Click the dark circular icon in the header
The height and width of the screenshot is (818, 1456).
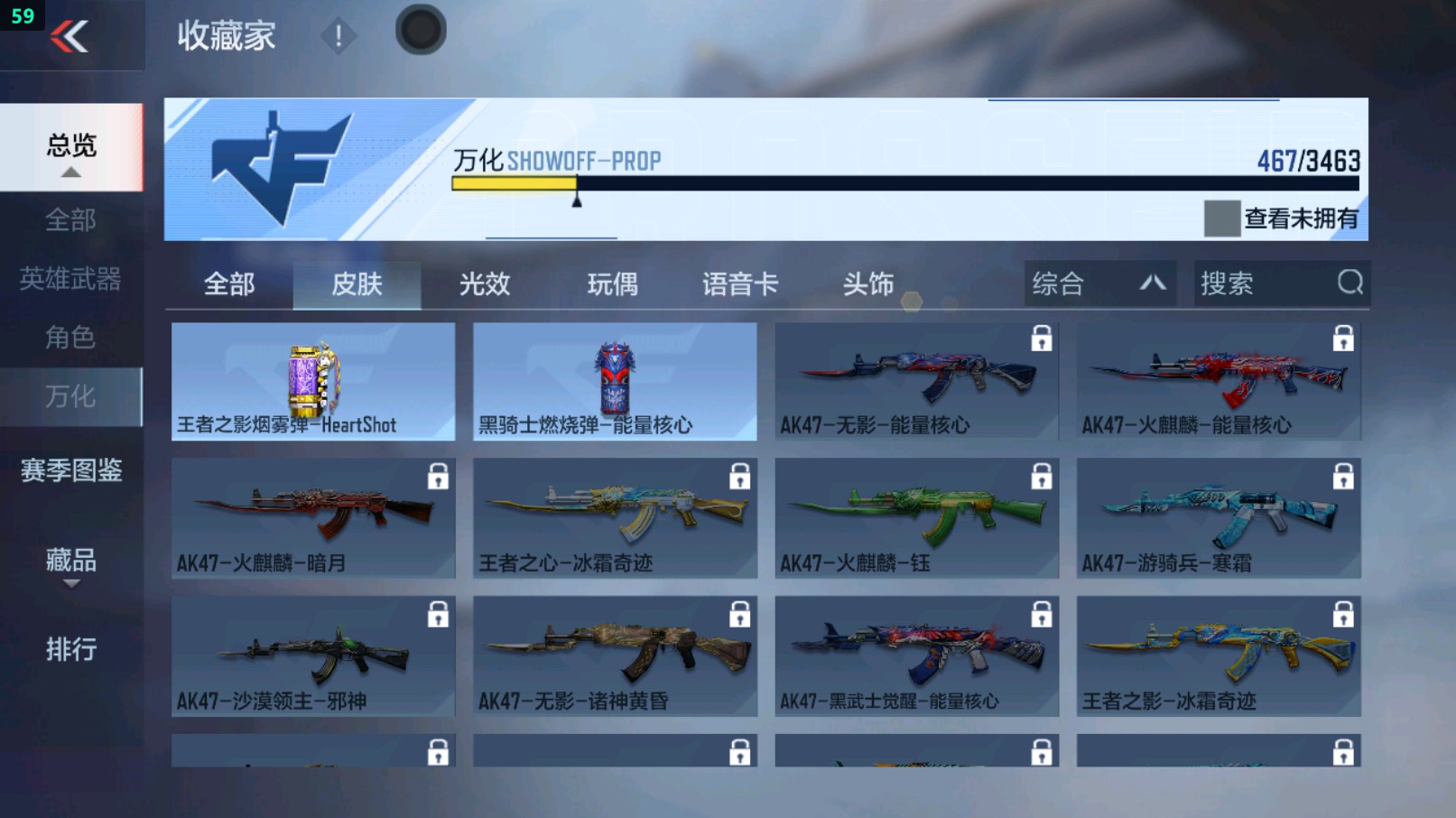point(420,28)
